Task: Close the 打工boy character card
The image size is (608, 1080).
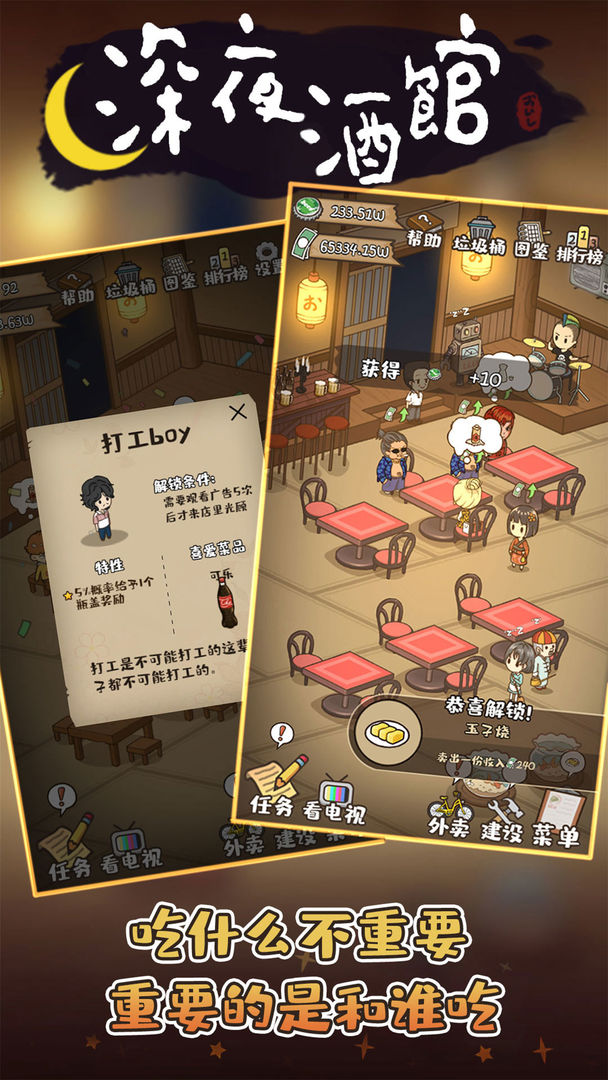Action: click(238, 411)
